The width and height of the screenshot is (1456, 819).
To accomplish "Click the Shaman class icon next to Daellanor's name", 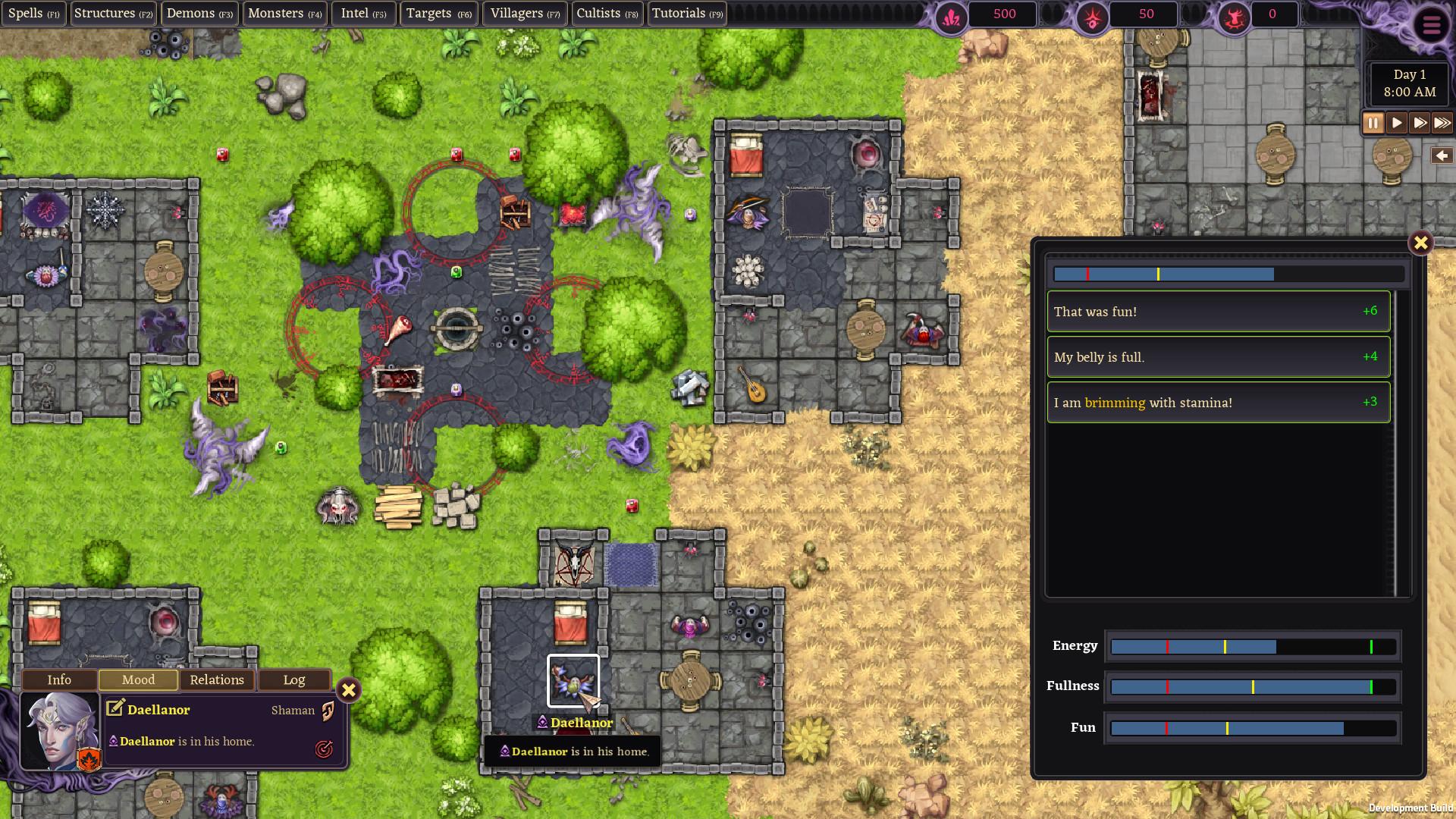I will click(328, 710).
